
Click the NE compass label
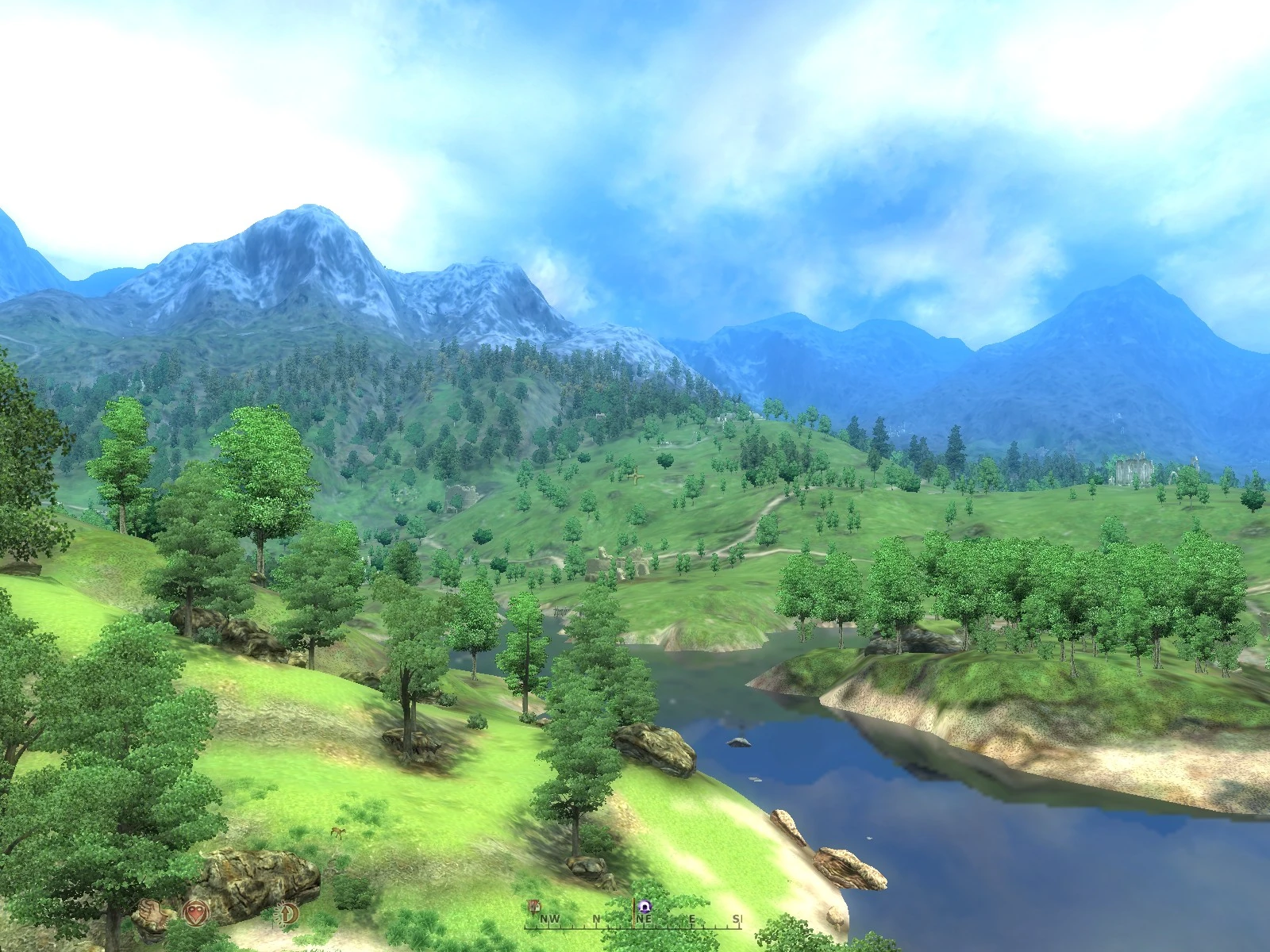coord(644,919)
